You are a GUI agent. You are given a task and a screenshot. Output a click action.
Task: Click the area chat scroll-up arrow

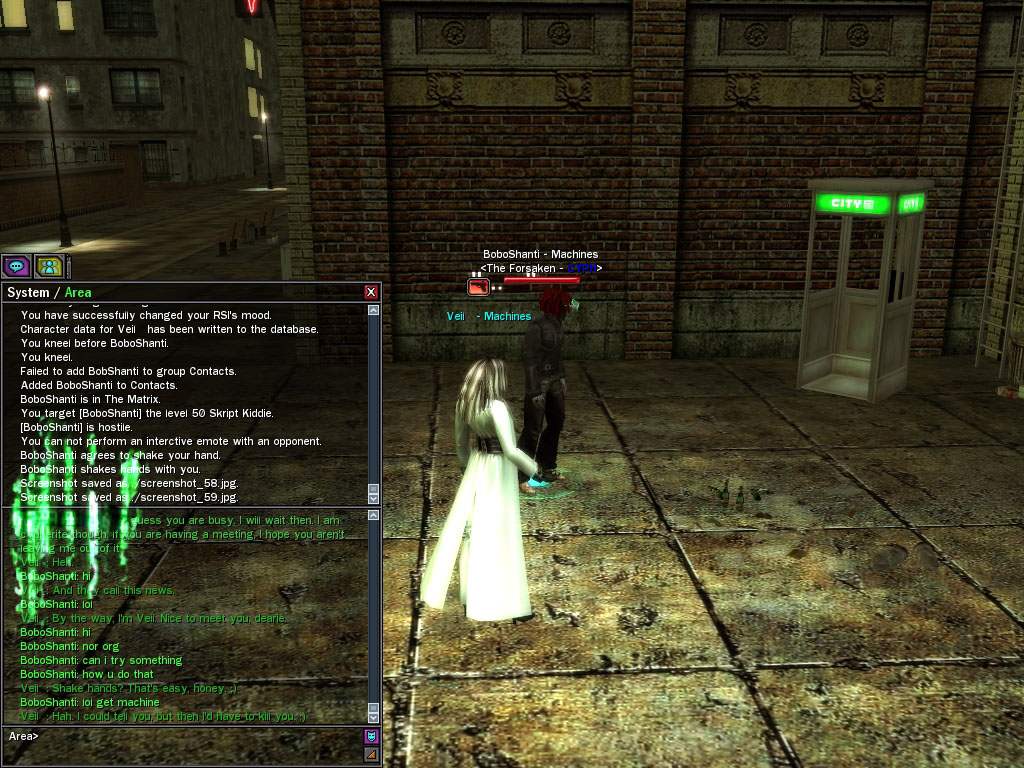point(374,516)
